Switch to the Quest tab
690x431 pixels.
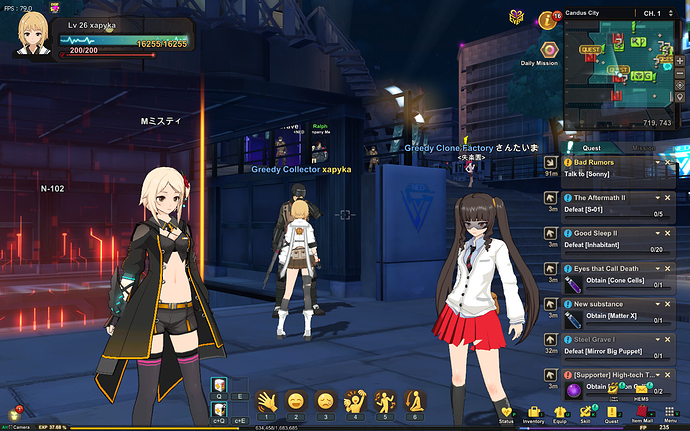click(x=590, y=148)
